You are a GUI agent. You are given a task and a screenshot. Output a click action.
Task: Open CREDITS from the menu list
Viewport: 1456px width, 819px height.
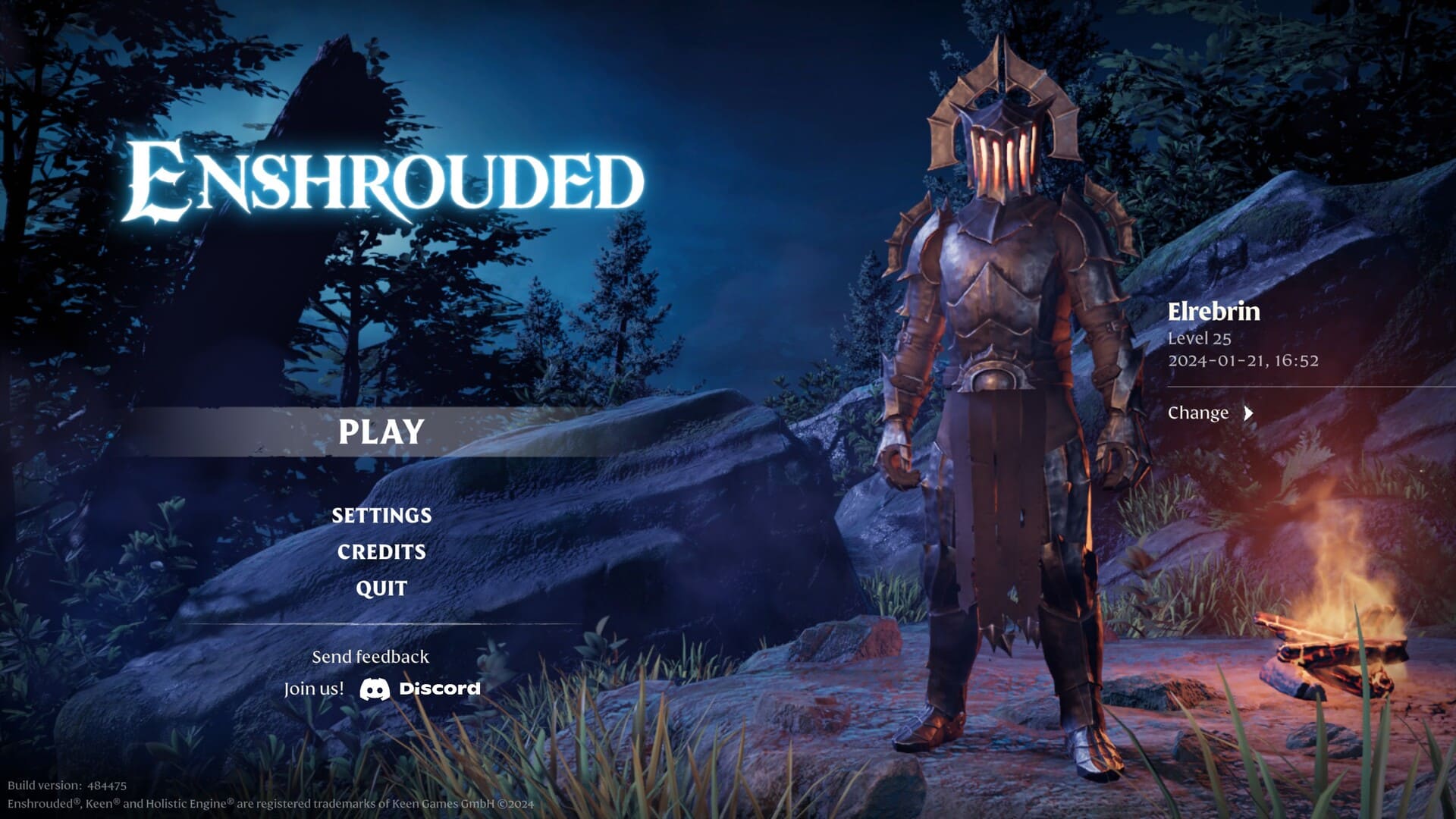(381, 552)
